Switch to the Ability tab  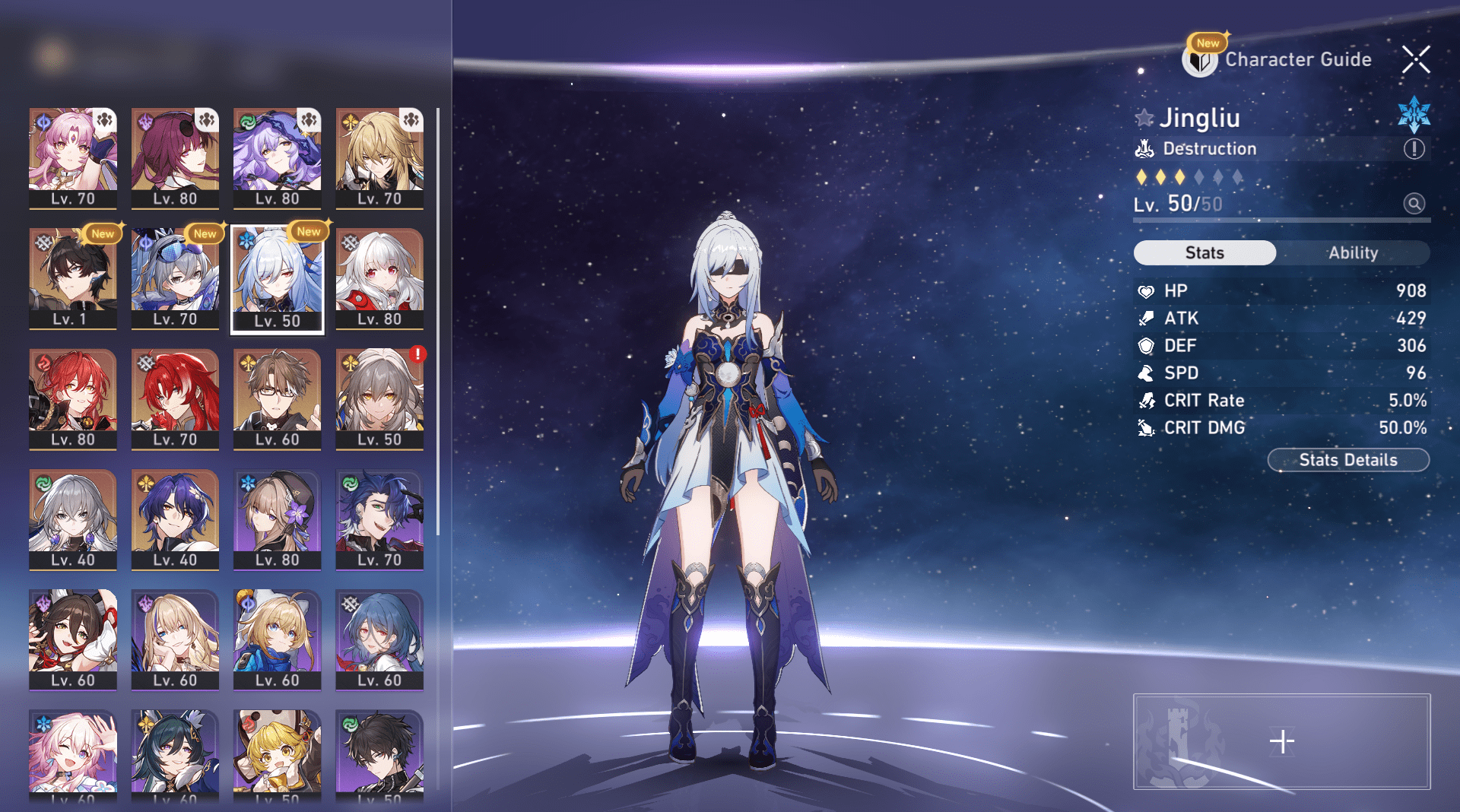tap(1354, 252)
